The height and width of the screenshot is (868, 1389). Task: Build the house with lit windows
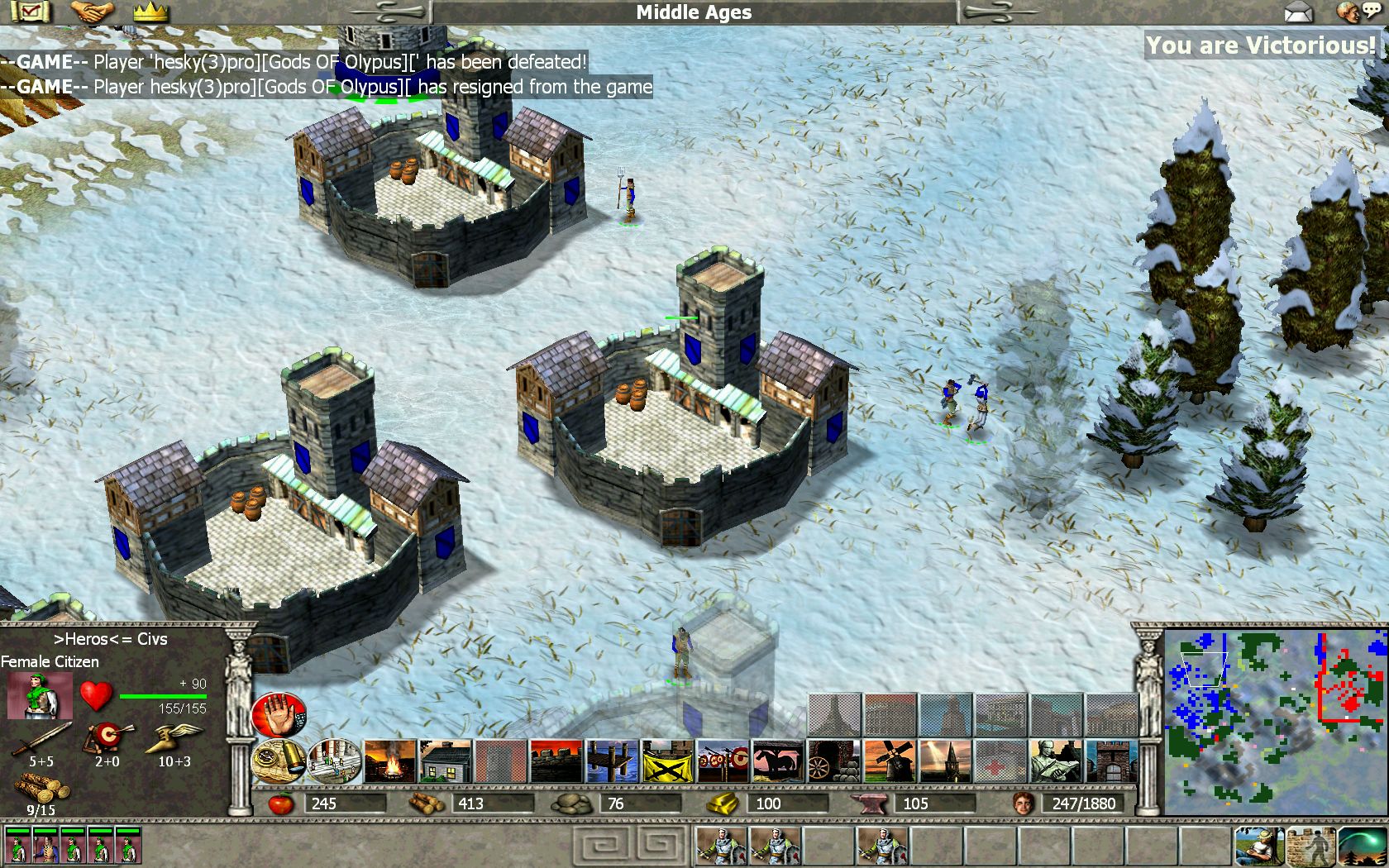[445, 761]
